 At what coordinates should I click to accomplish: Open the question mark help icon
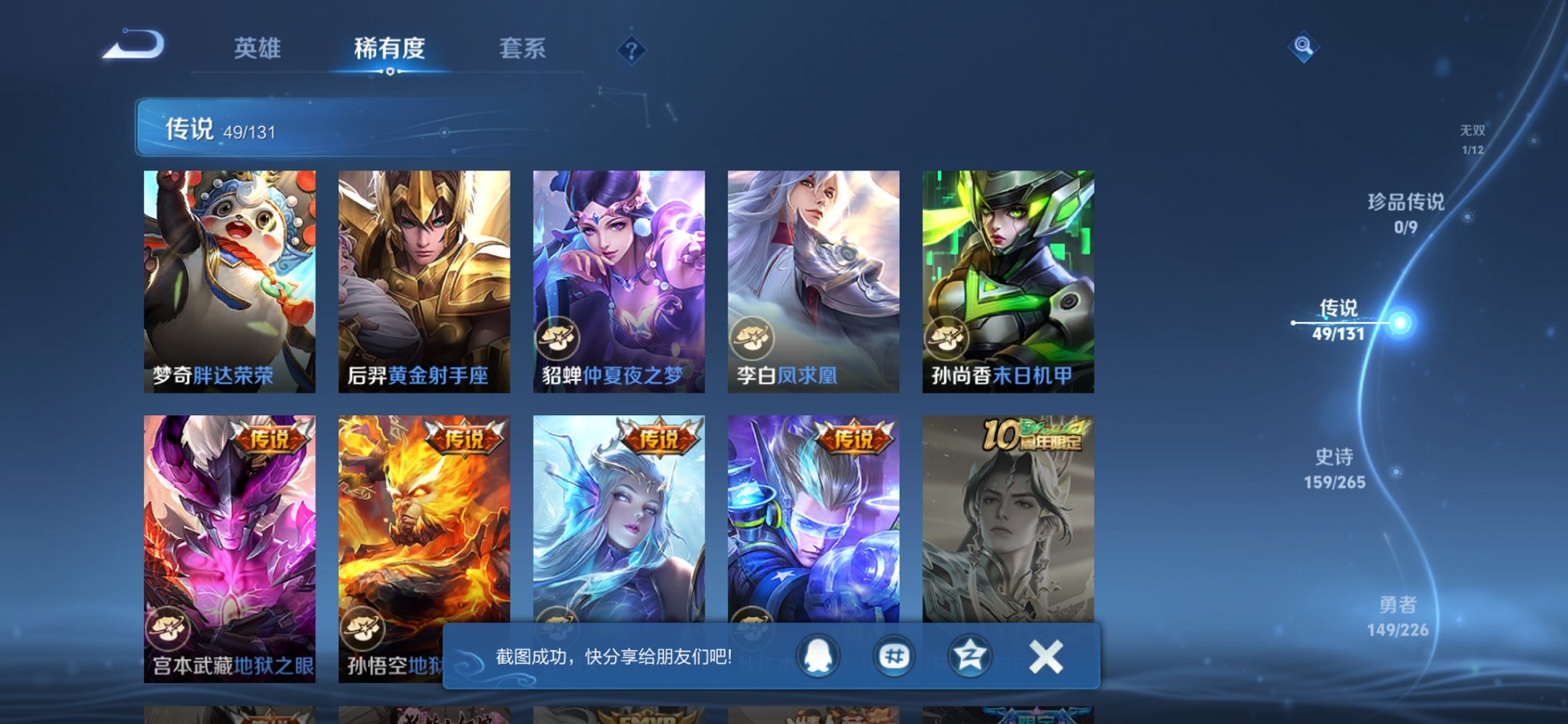tap(631, 50)
